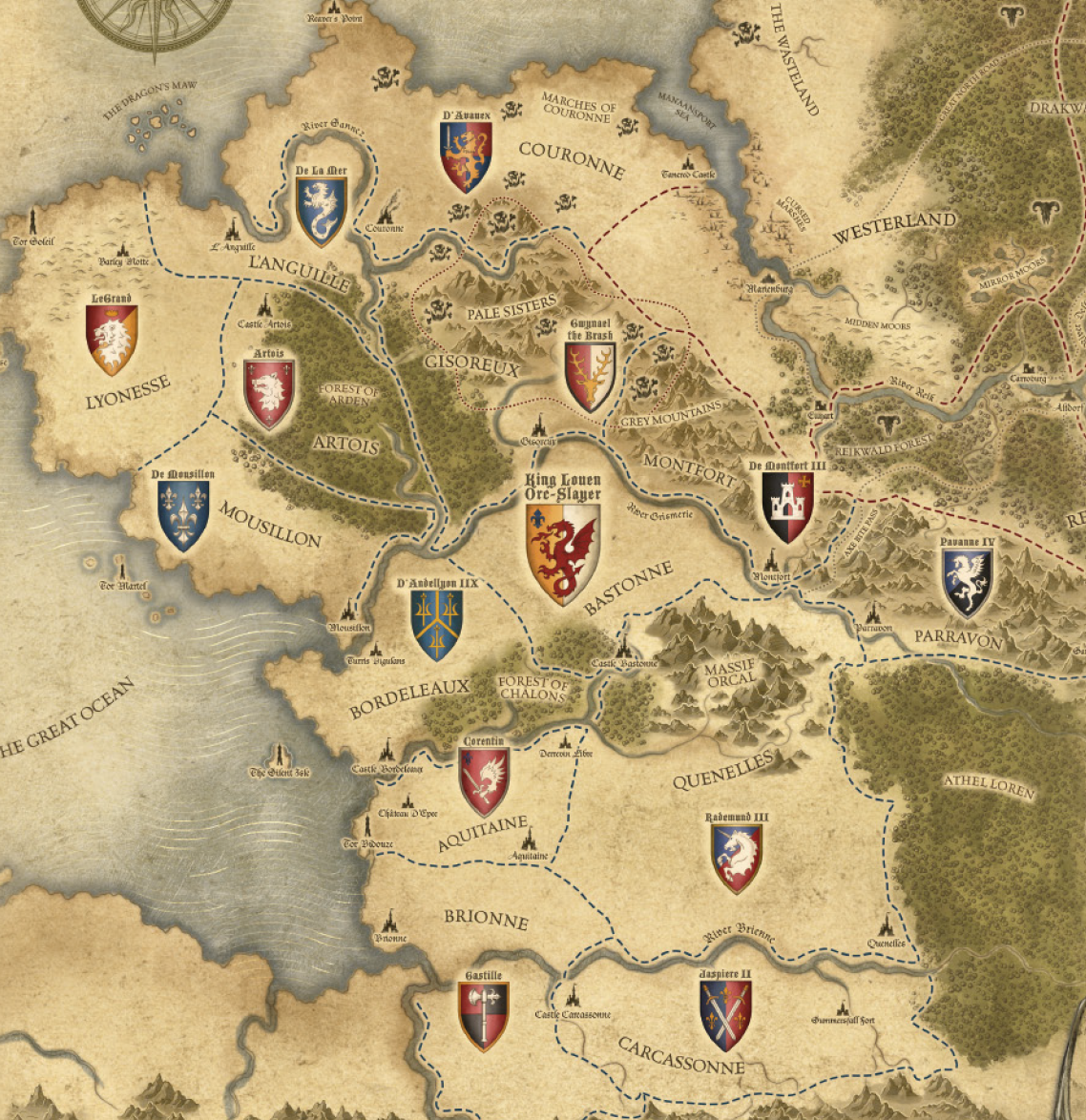Choose the D'Andellyon IIX trident shield
Screen dimensions: 1086x1120
point(437,625)
